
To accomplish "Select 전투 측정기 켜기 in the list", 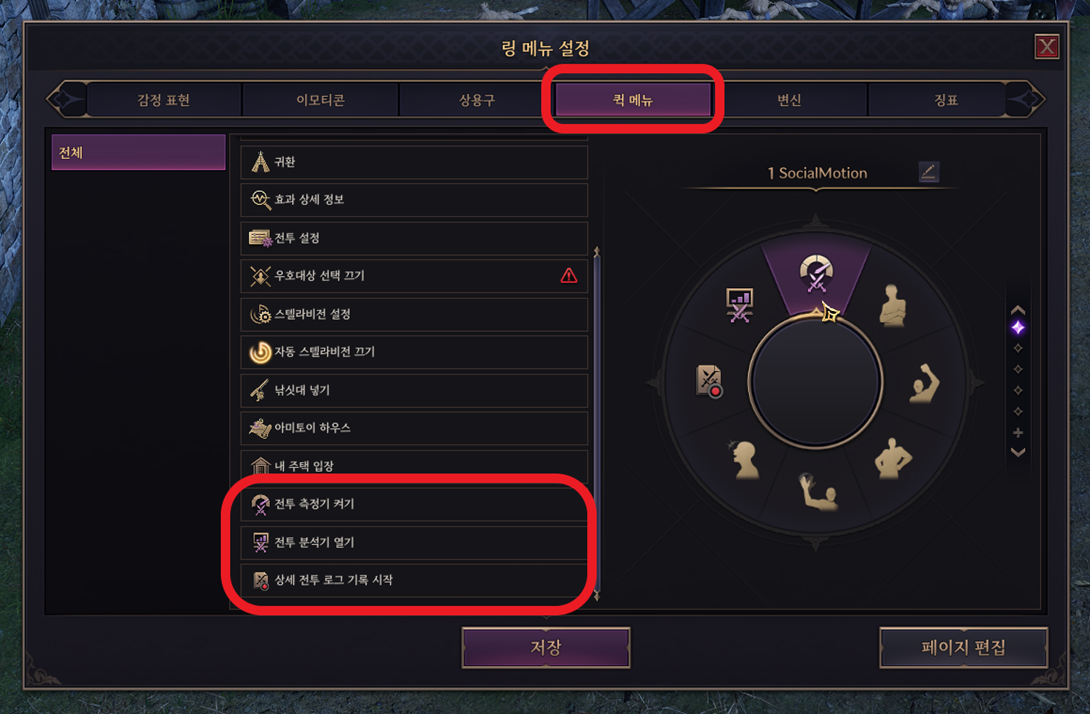I will pyautogui.click(x=414, y=504).
